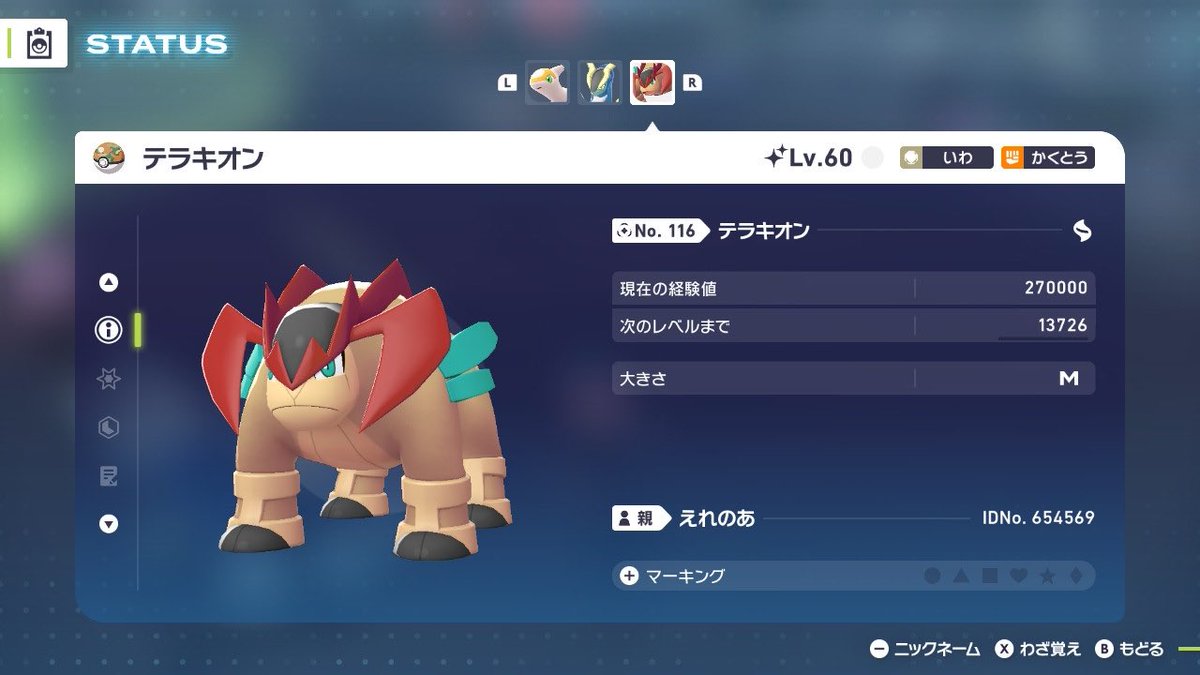Click the up arrow above page tabs
1200x675 pixels.
click(x=109, y=283)
